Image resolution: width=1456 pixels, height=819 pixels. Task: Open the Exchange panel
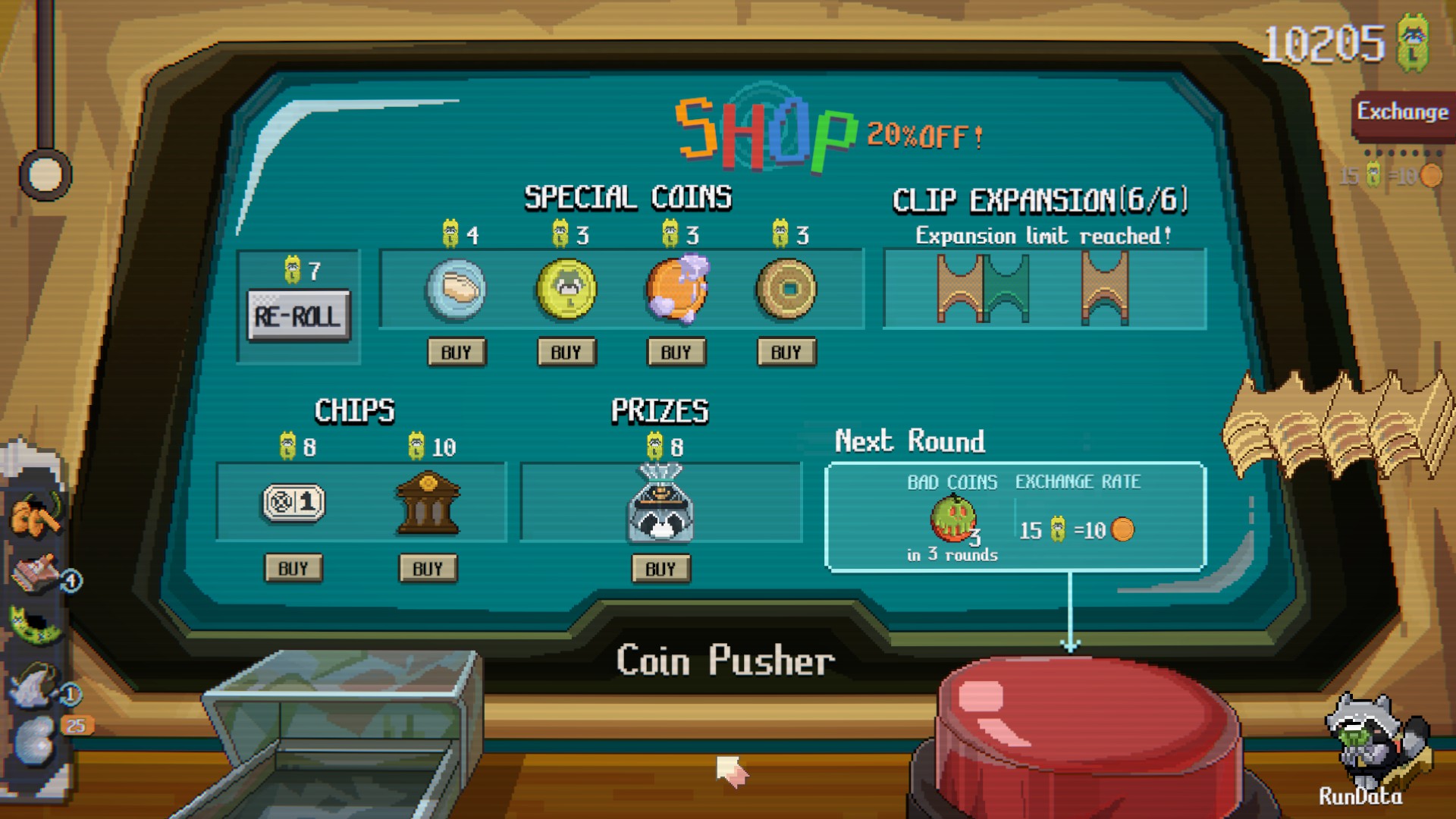coord(1401,114)
